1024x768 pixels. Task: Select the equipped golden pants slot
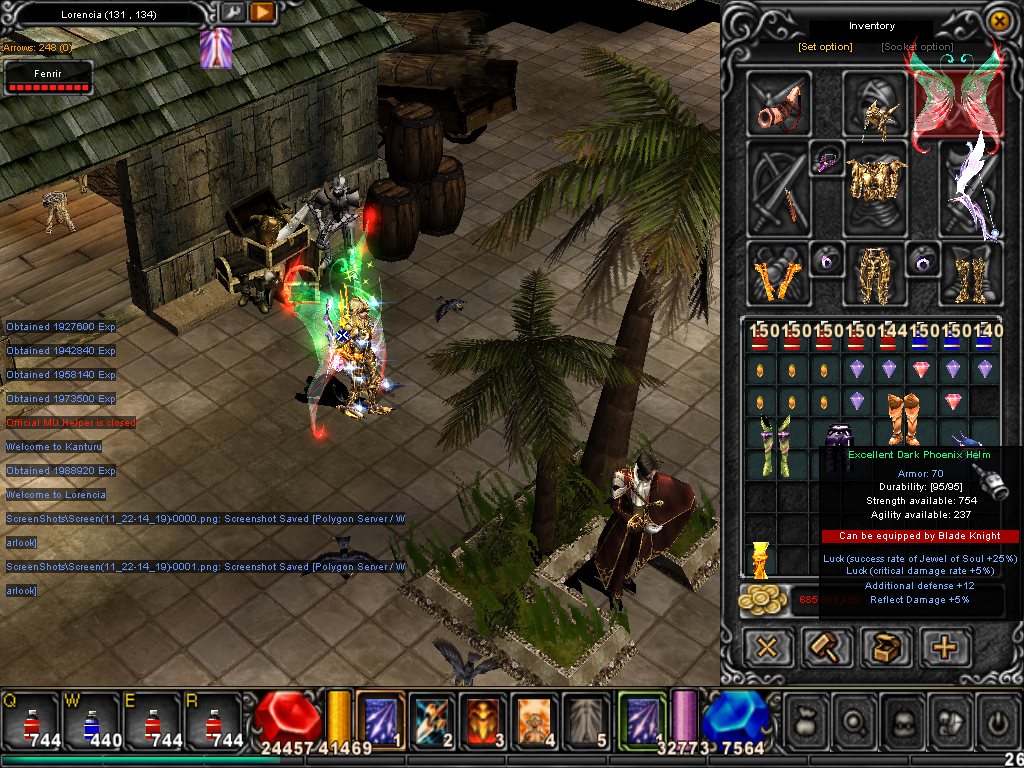[x=874, y=272]
